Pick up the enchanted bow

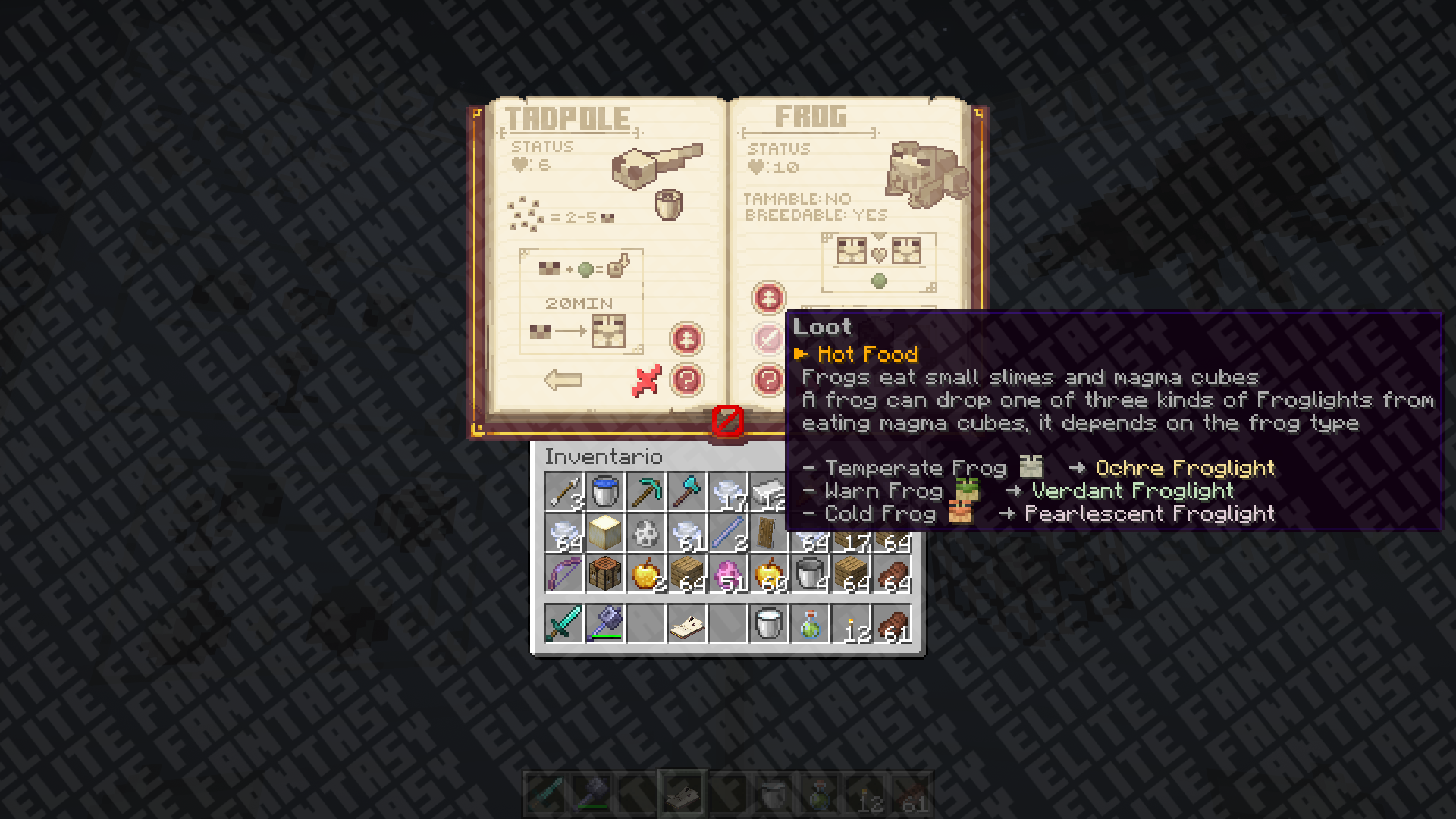[x=564, y=574]
